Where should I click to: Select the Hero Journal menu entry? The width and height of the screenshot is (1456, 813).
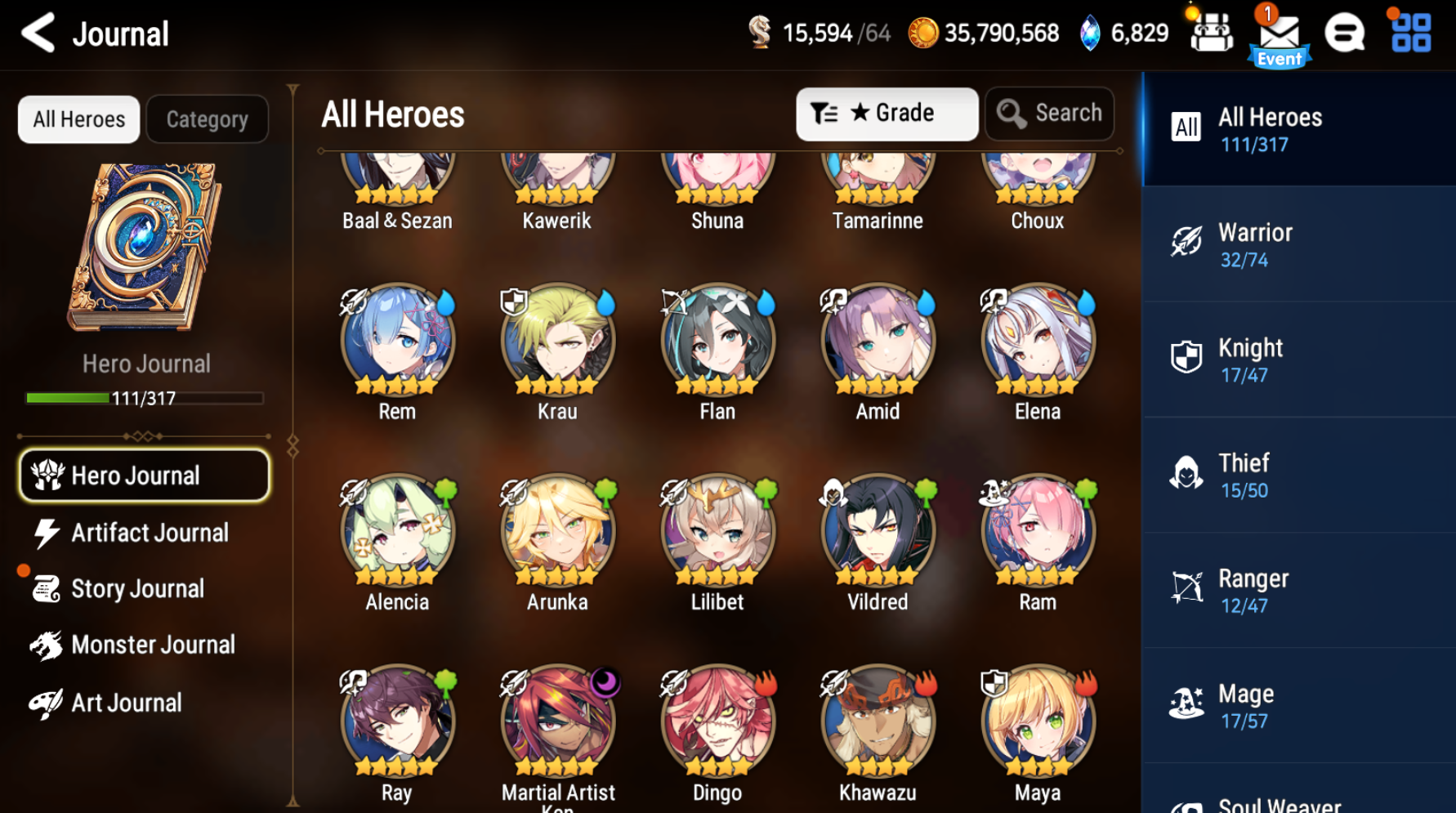click(x=144, y=475)
